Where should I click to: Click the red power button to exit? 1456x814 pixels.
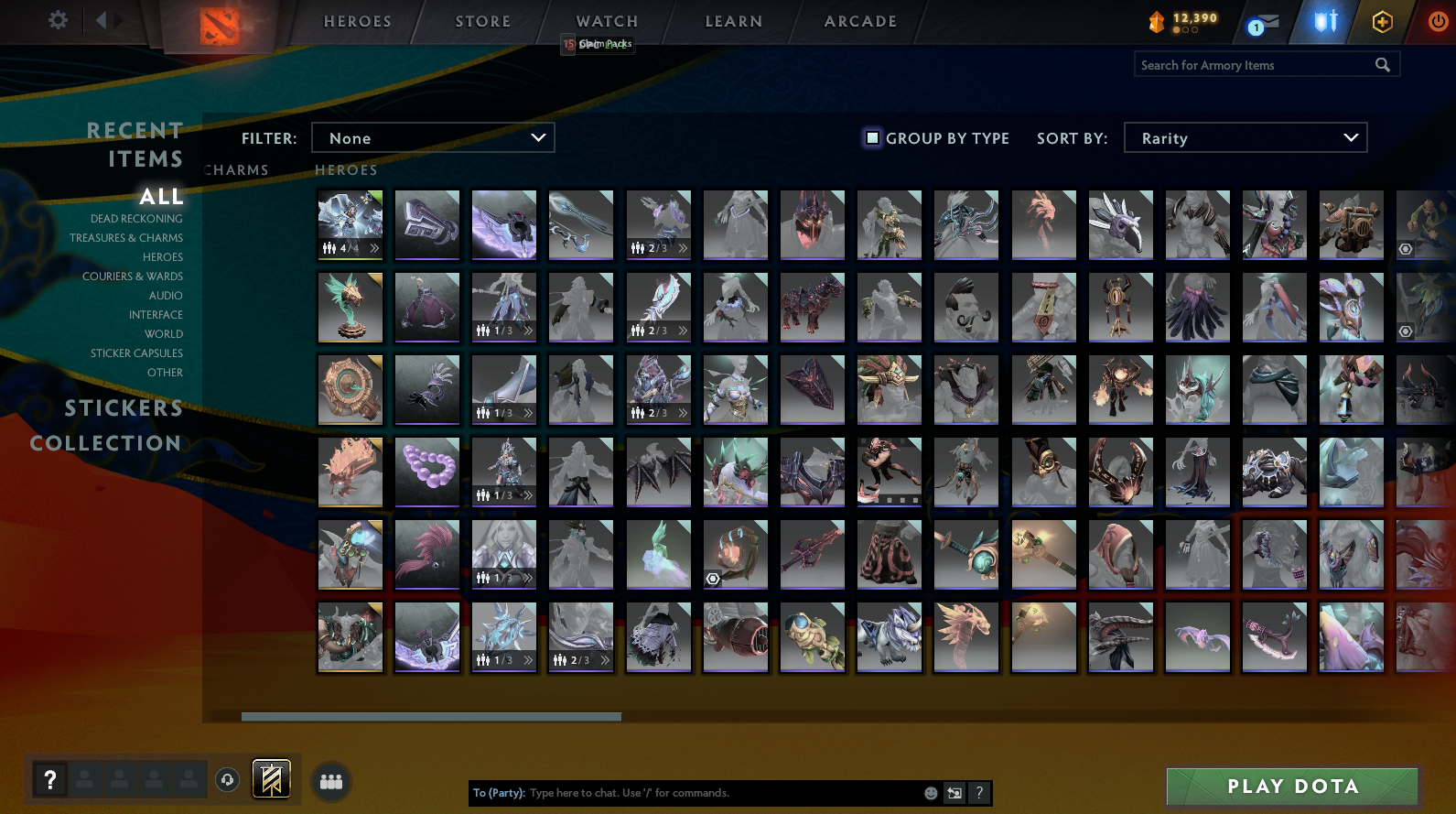point(1440,21)
